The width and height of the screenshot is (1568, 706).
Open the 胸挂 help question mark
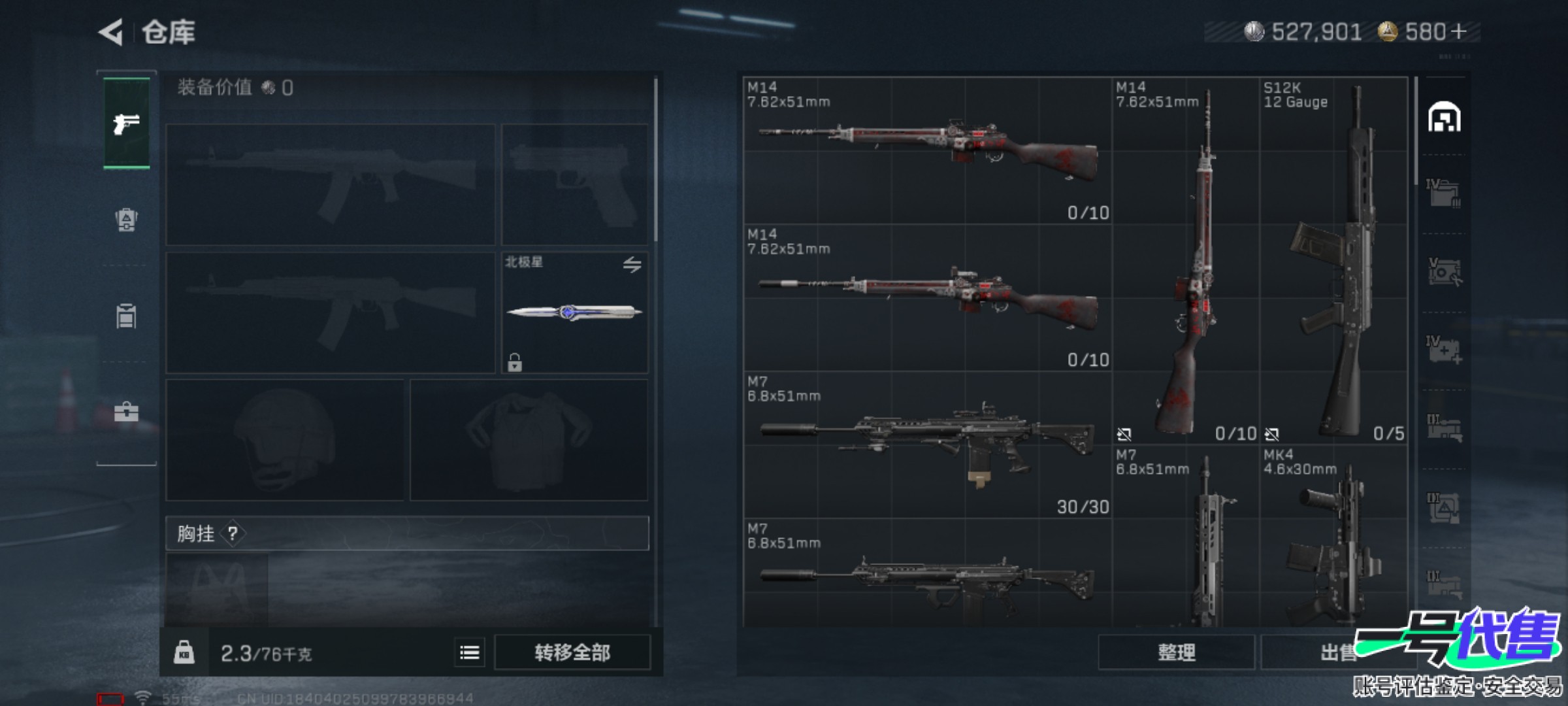(x=233, y=533)
